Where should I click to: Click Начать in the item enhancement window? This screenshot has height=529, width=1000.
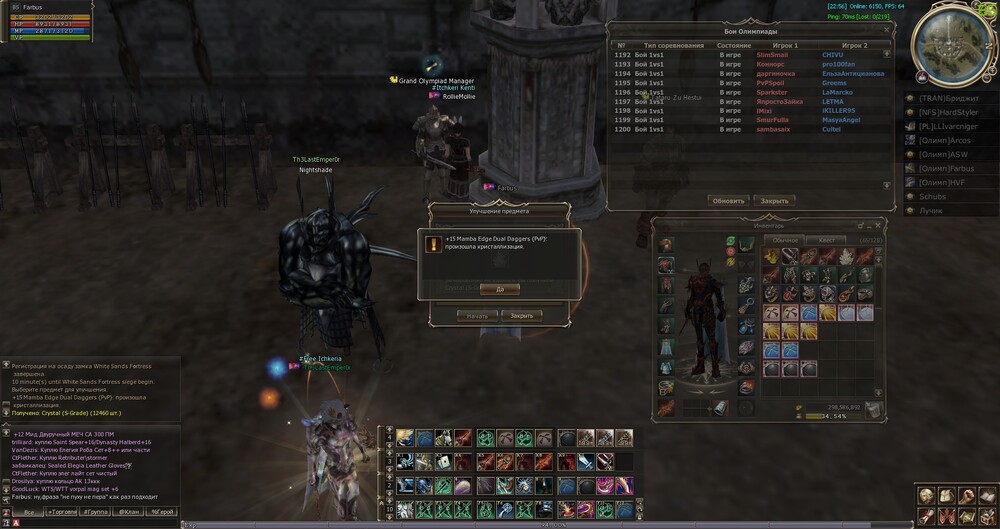click(477, 315)
